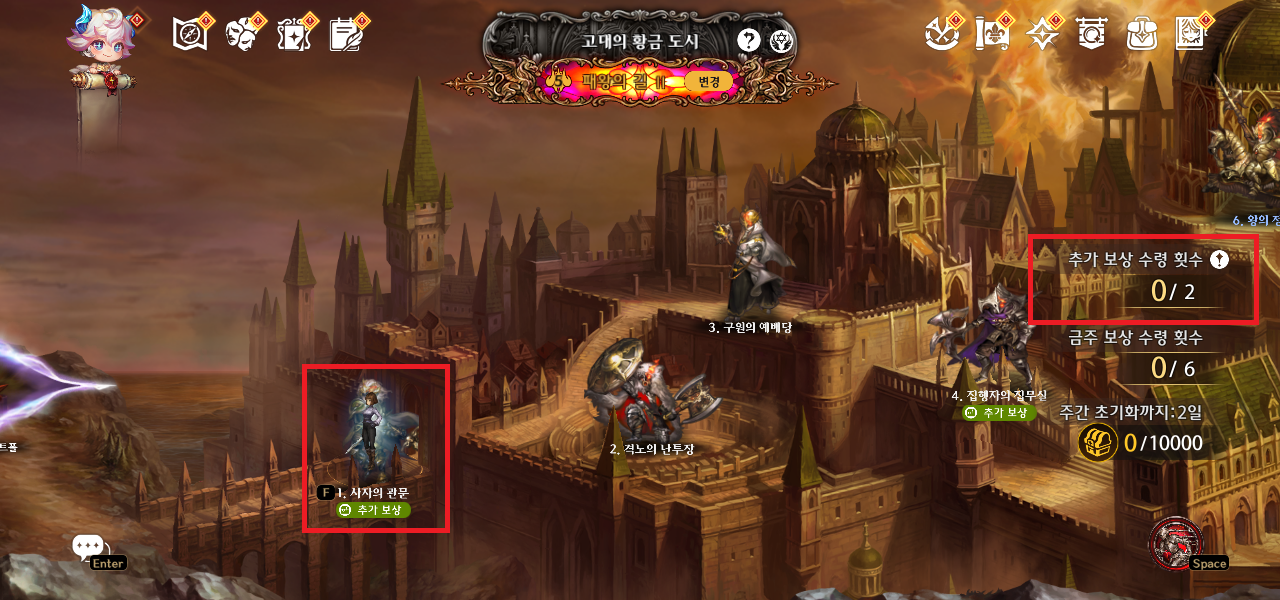Click the info icon next to 추가 보상 수령 횟수
This screenshot has height=600, width=1280.
pos(1219,260)
